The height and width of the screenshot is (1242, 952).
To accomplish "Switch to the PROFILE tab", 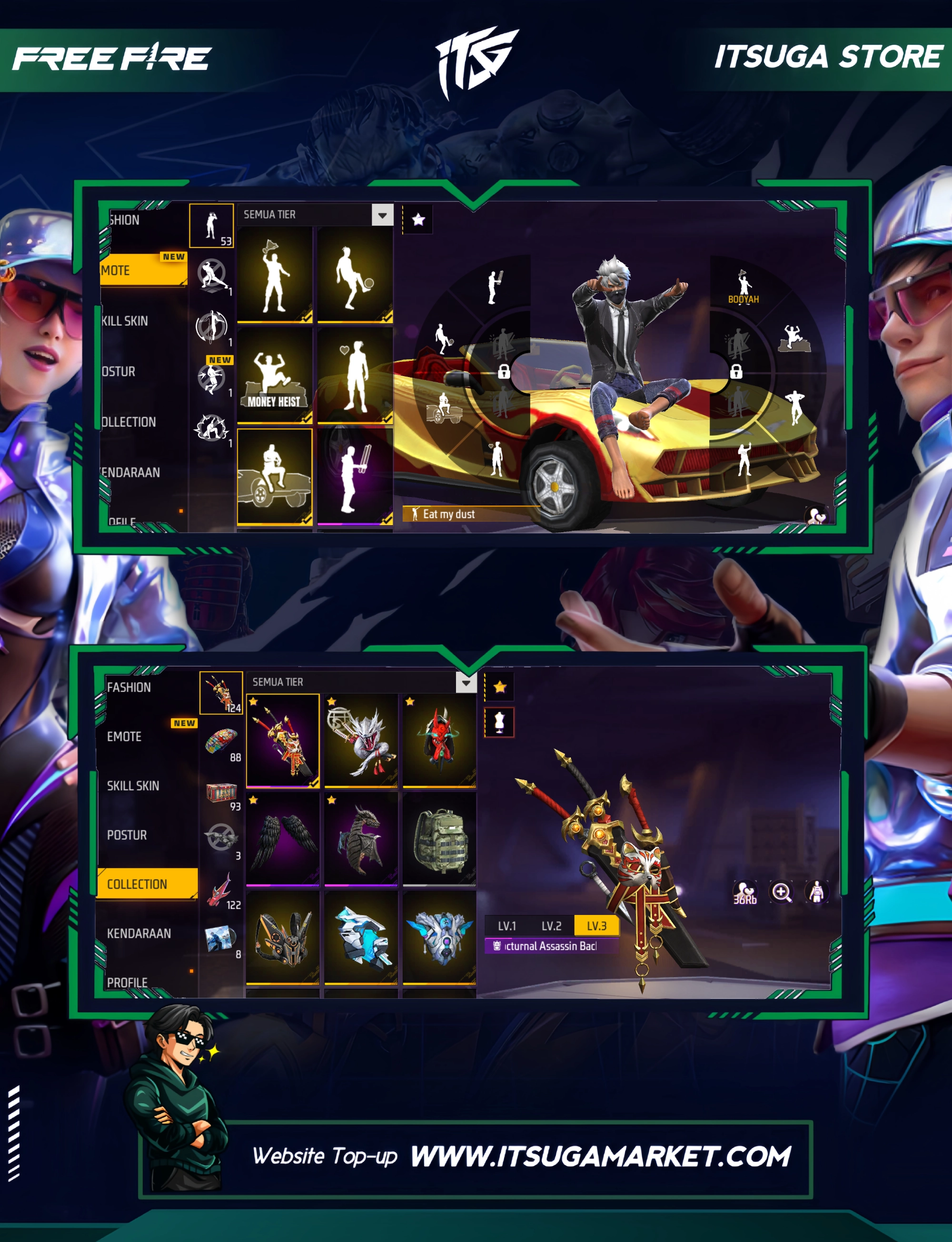I will coord(128,982).
